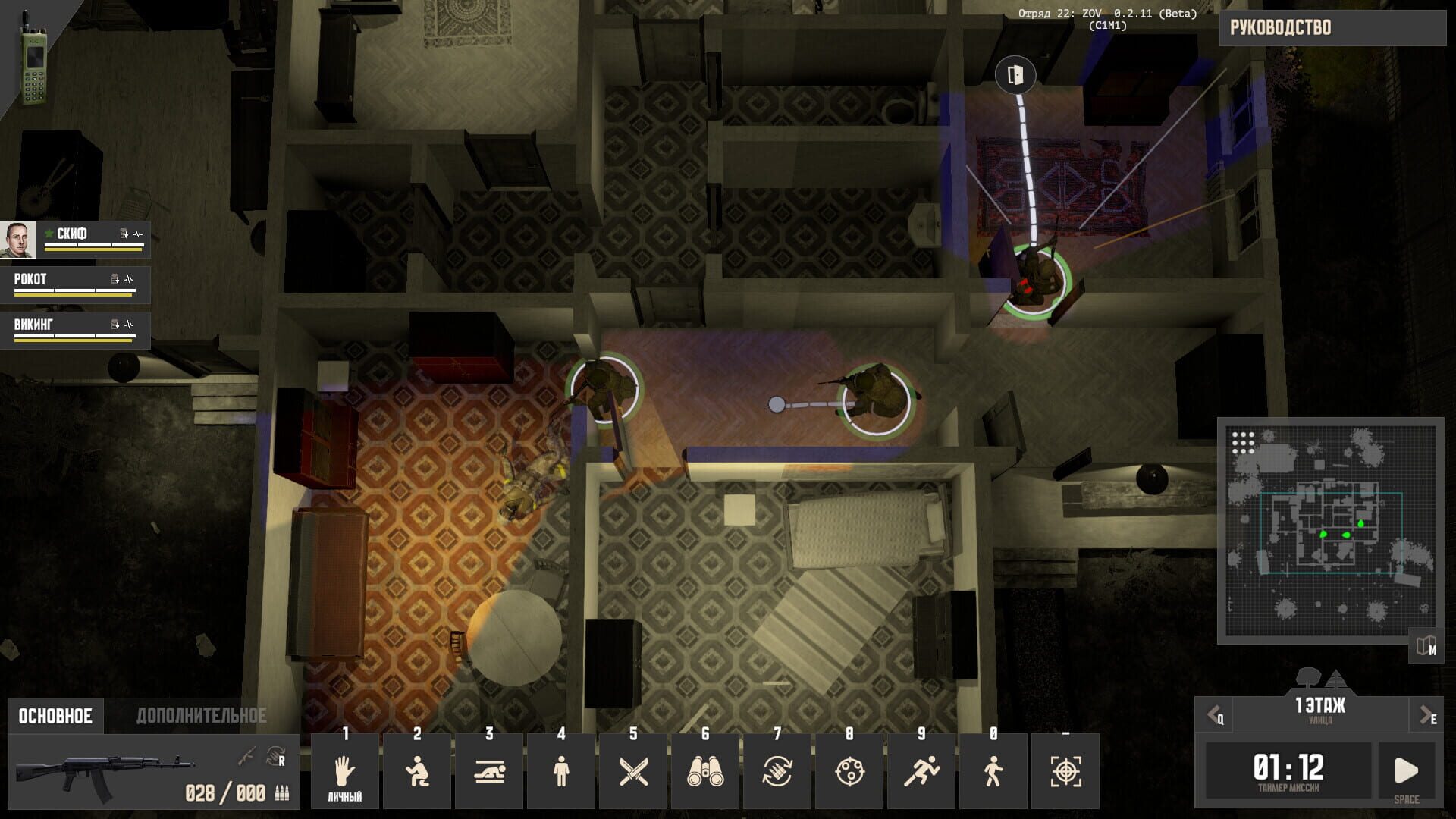The image size is (1456, 819).
Task: Select the sprint movement icon
Action: click(x=921, y=770)
